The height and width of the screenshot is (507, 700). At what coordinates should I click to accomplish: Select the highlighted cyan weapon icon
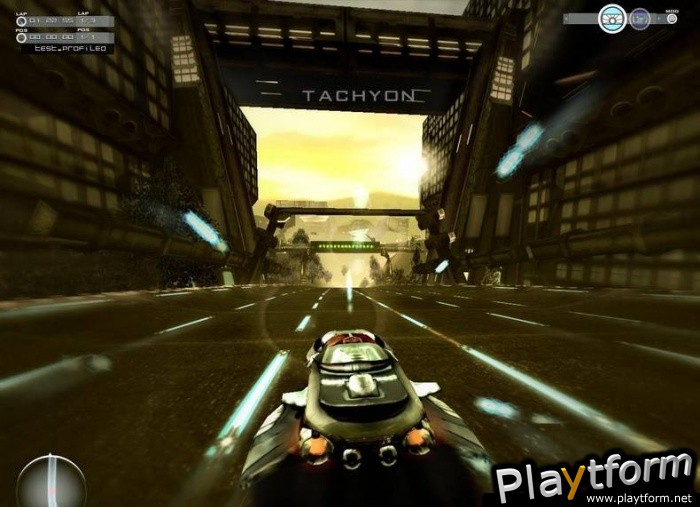pos(612,18)
